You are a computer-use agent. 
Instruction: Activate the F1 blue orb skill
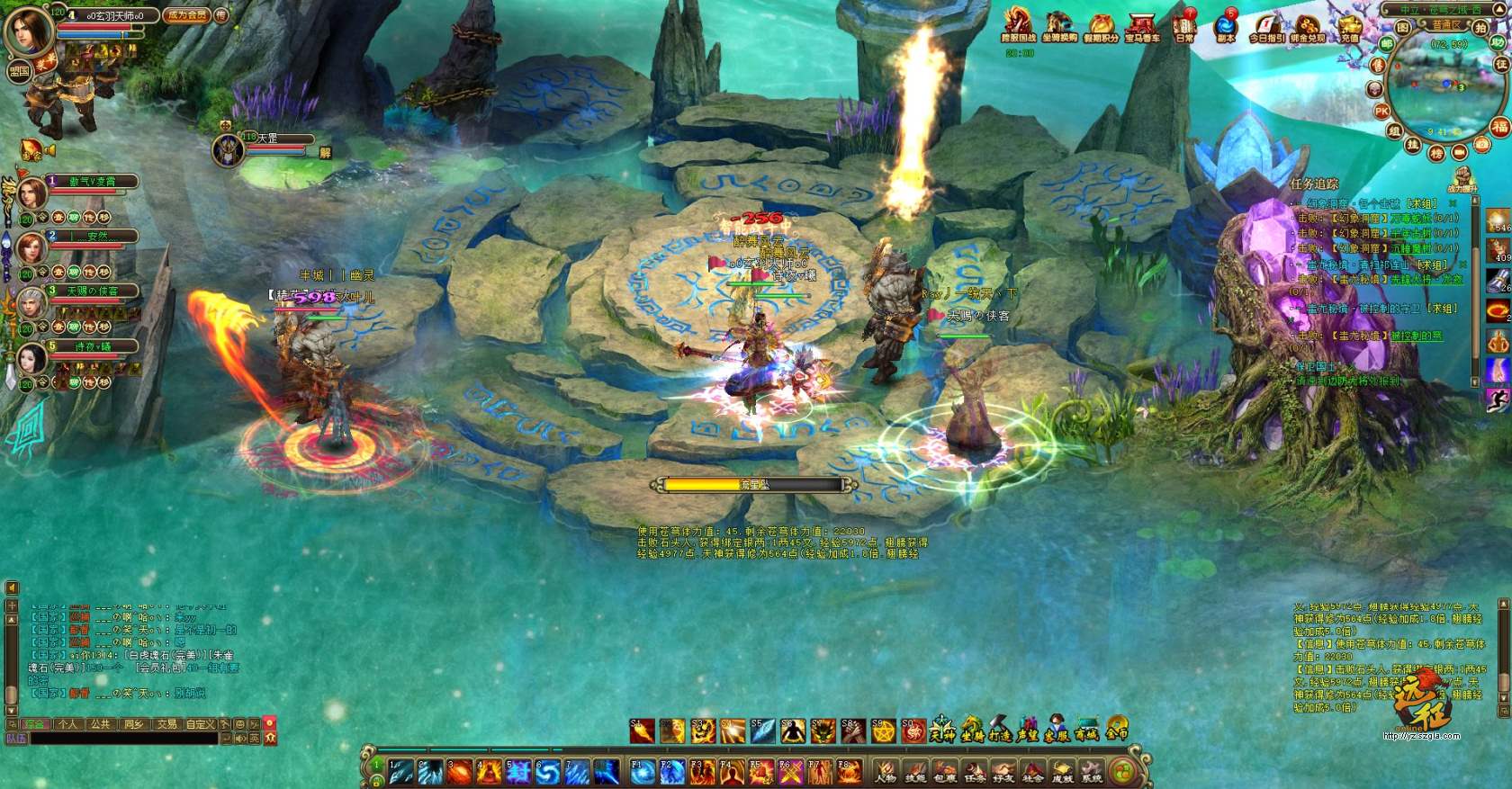[642, 771]
